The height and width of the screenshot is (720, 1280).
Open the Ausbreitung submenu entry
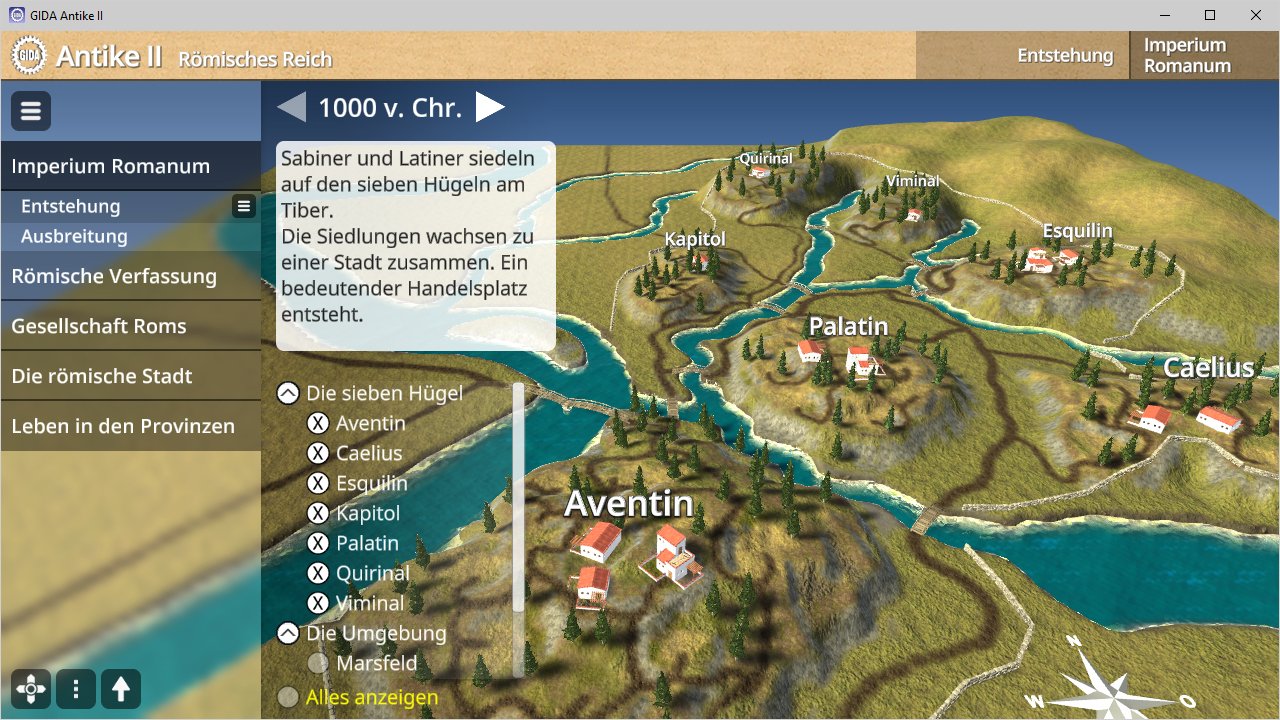(74, 237)
